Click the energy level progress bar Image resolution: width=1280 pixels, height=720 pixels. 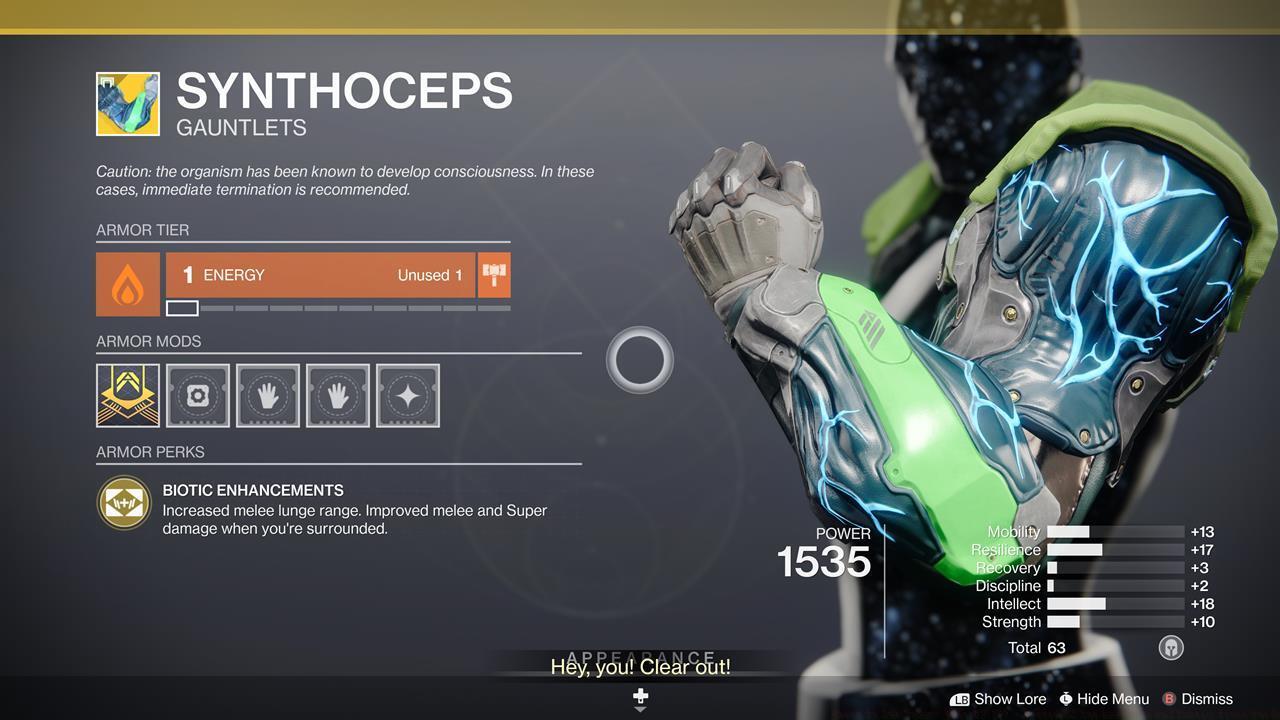click(x=340, y=307)
